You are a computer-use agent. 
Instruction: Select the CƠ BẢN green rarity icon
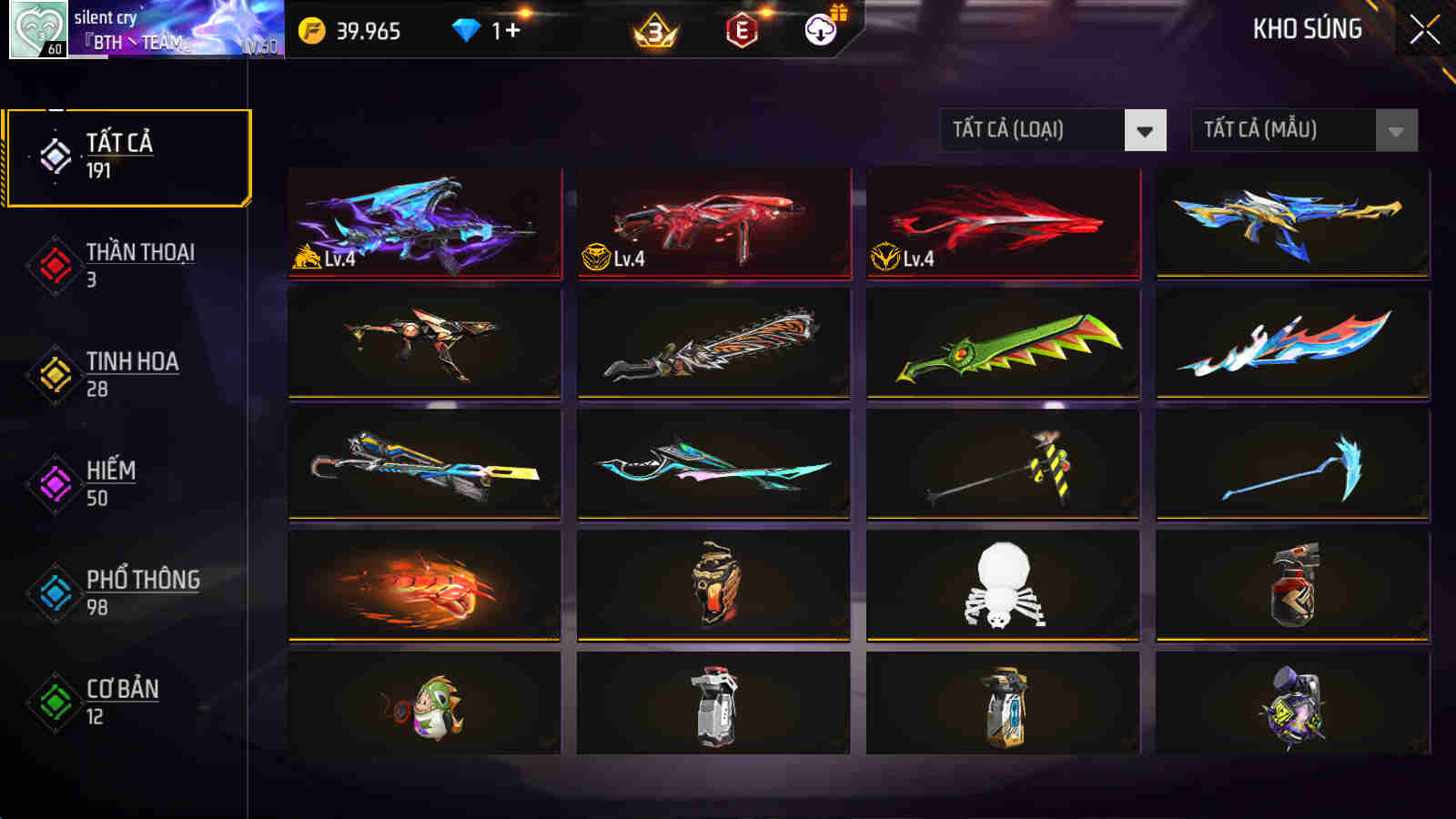click(53, 701)
